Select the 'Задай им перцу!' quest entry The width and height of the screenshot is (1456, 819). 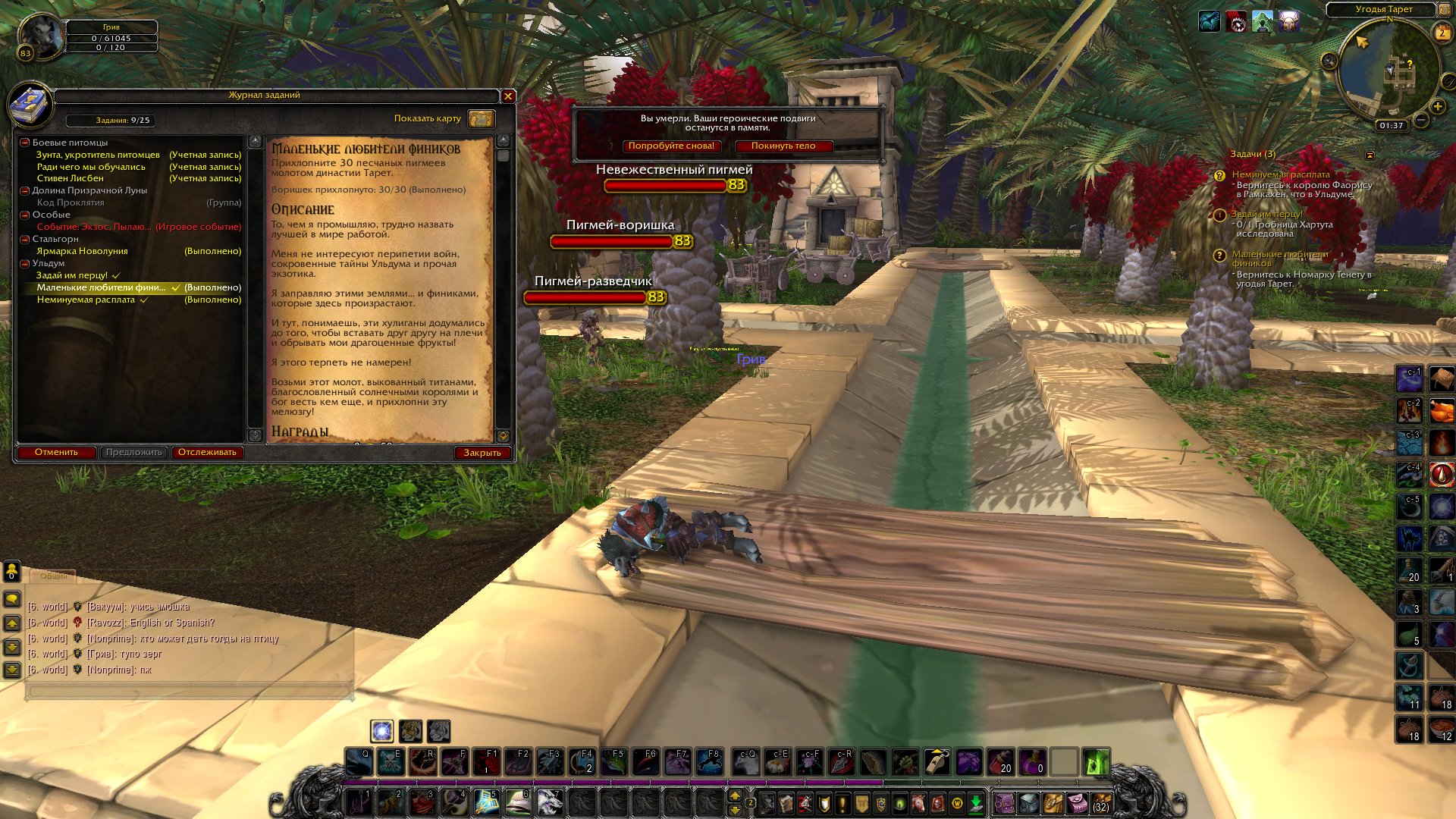pyautogui.click(x=72, y=275)
